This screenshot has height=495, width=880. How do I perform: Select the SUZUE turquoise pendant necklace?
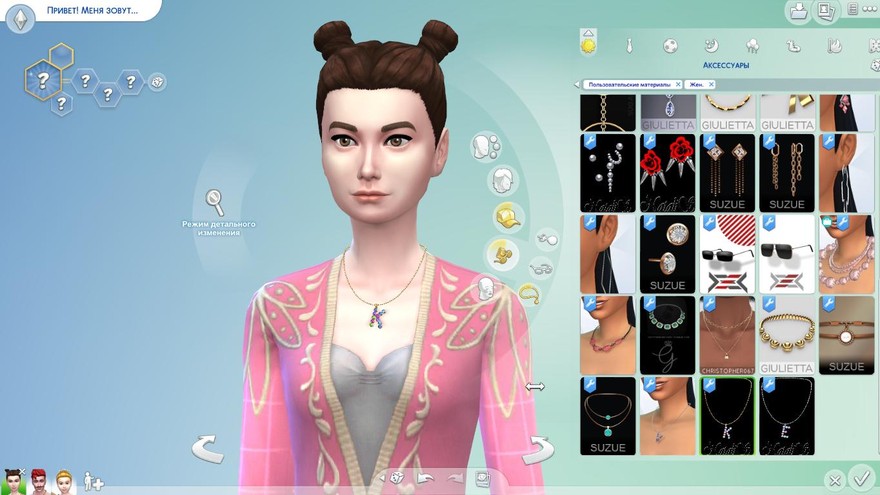(x=608, y=415)
